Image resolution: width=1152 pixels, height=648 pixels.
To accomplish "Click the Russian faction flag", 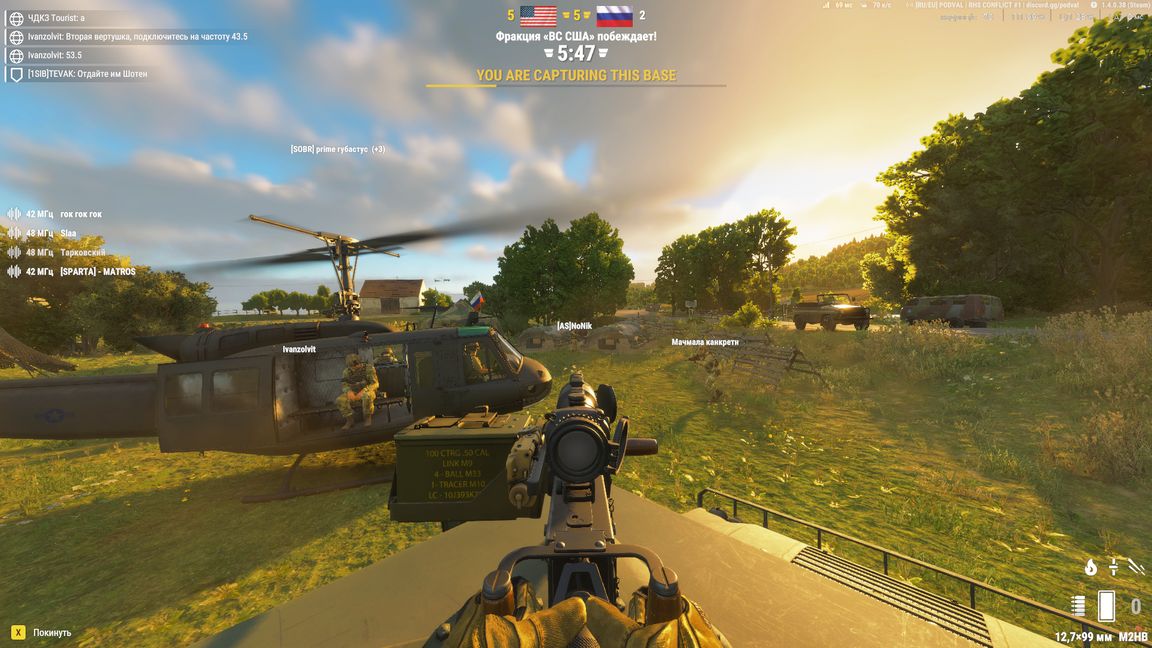I will 614,16.
